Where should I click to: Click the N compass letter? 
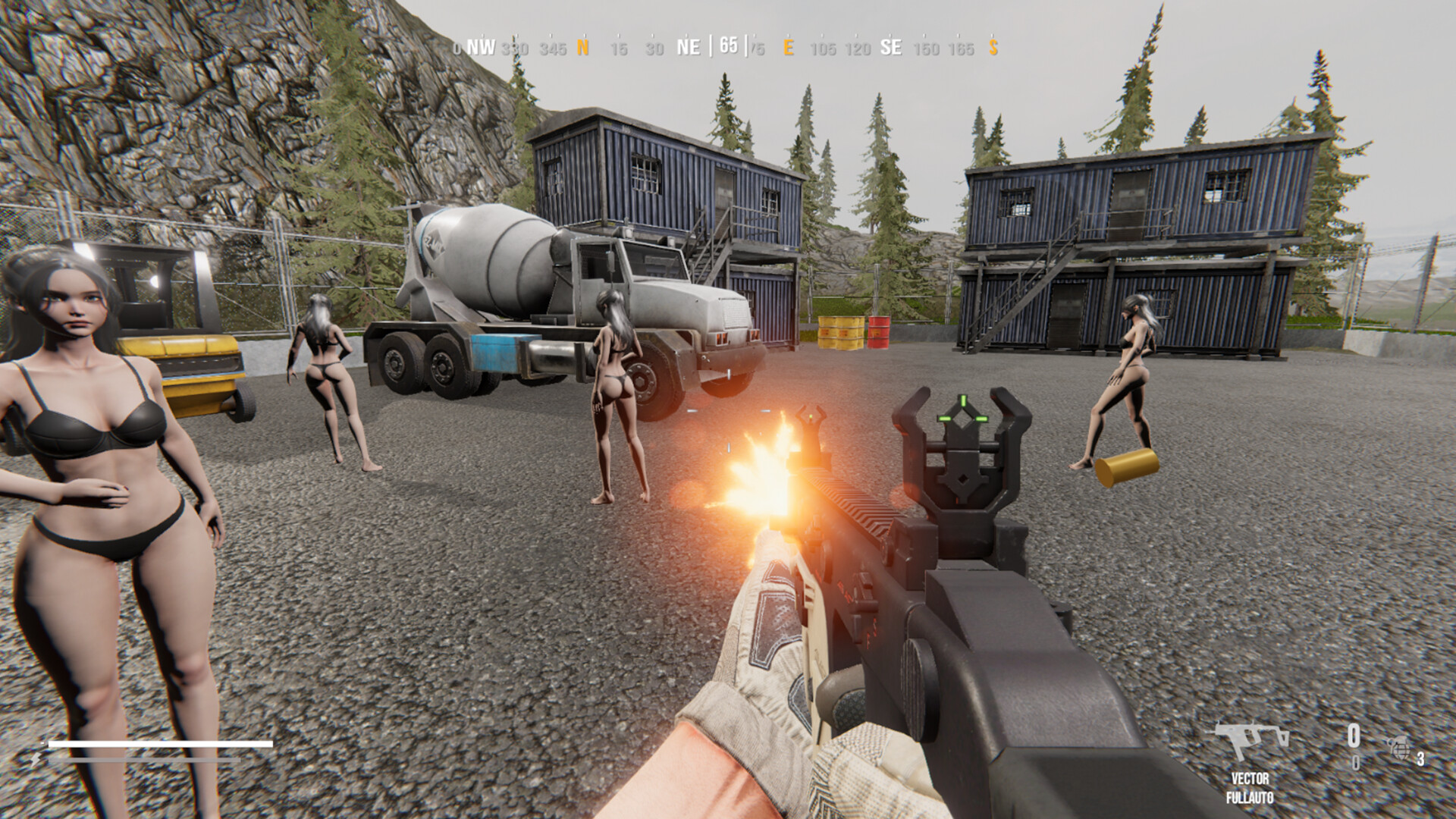click(582, 48)
